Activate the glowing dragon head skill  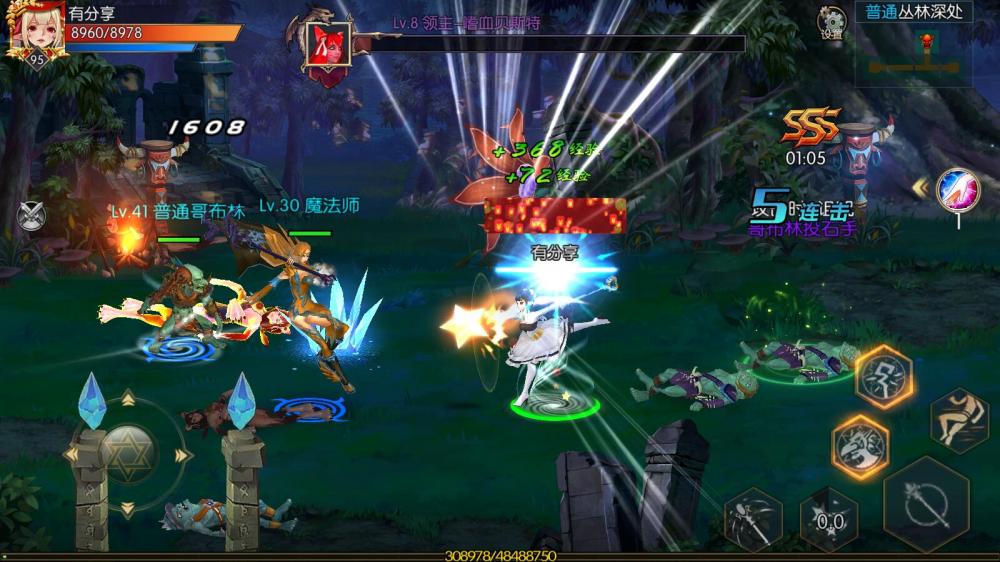click(859, 444)
